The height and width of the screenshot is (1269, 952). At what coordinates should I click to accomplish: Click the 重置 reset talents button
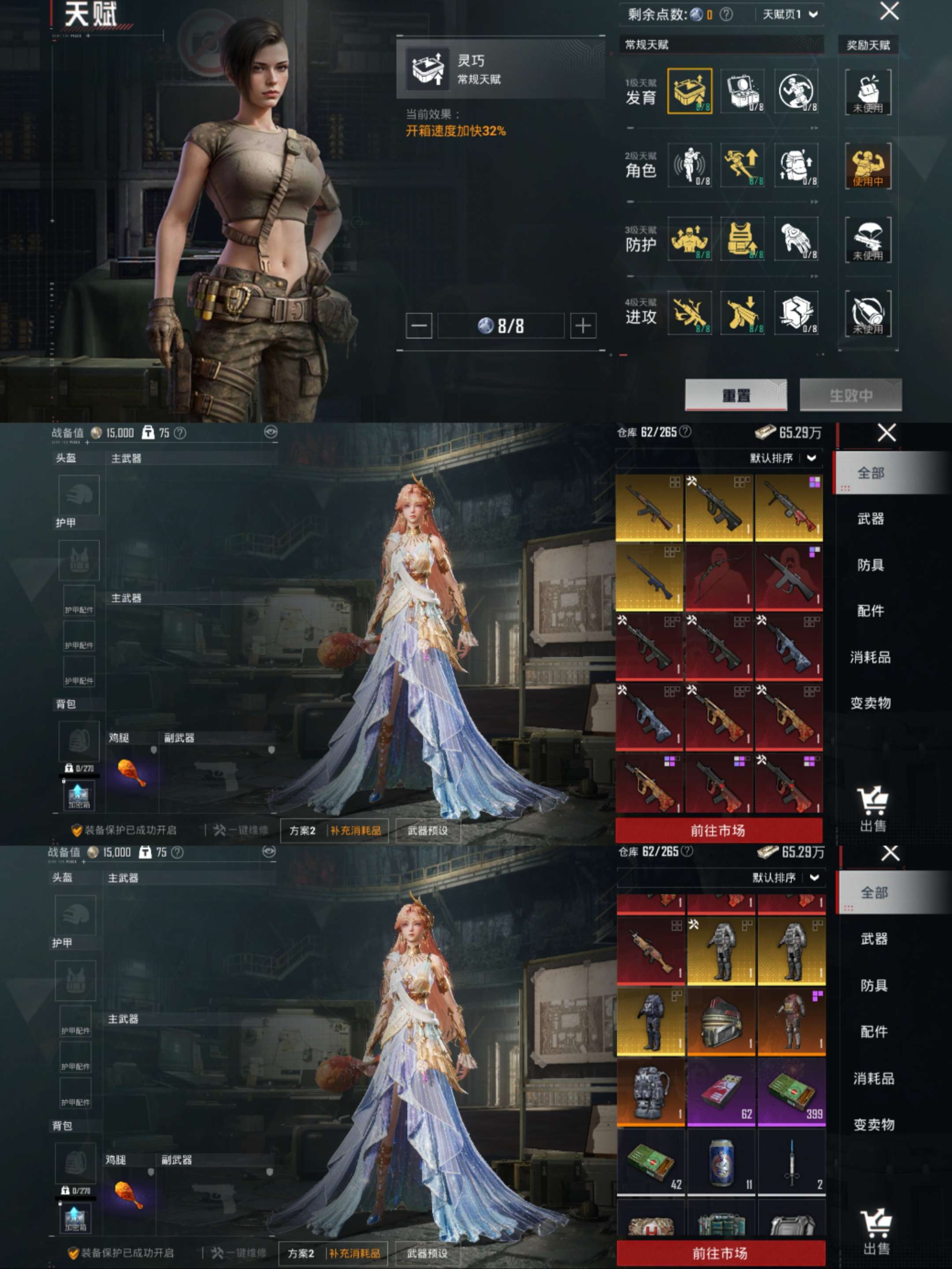click(736, 394)
